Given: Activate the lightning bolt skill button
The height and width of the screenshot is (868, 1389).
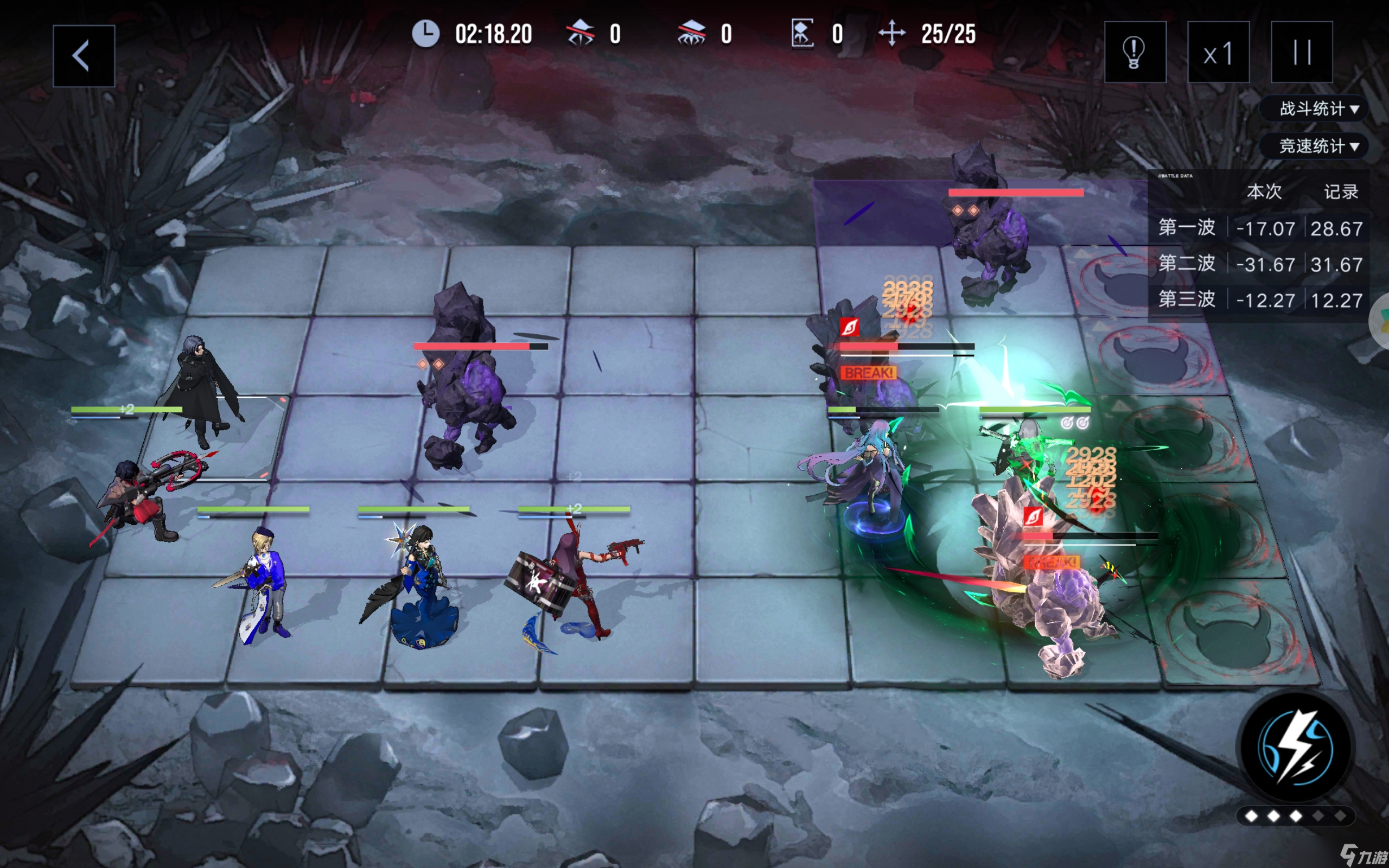Looking at the screenshot, I should 1296,748.
